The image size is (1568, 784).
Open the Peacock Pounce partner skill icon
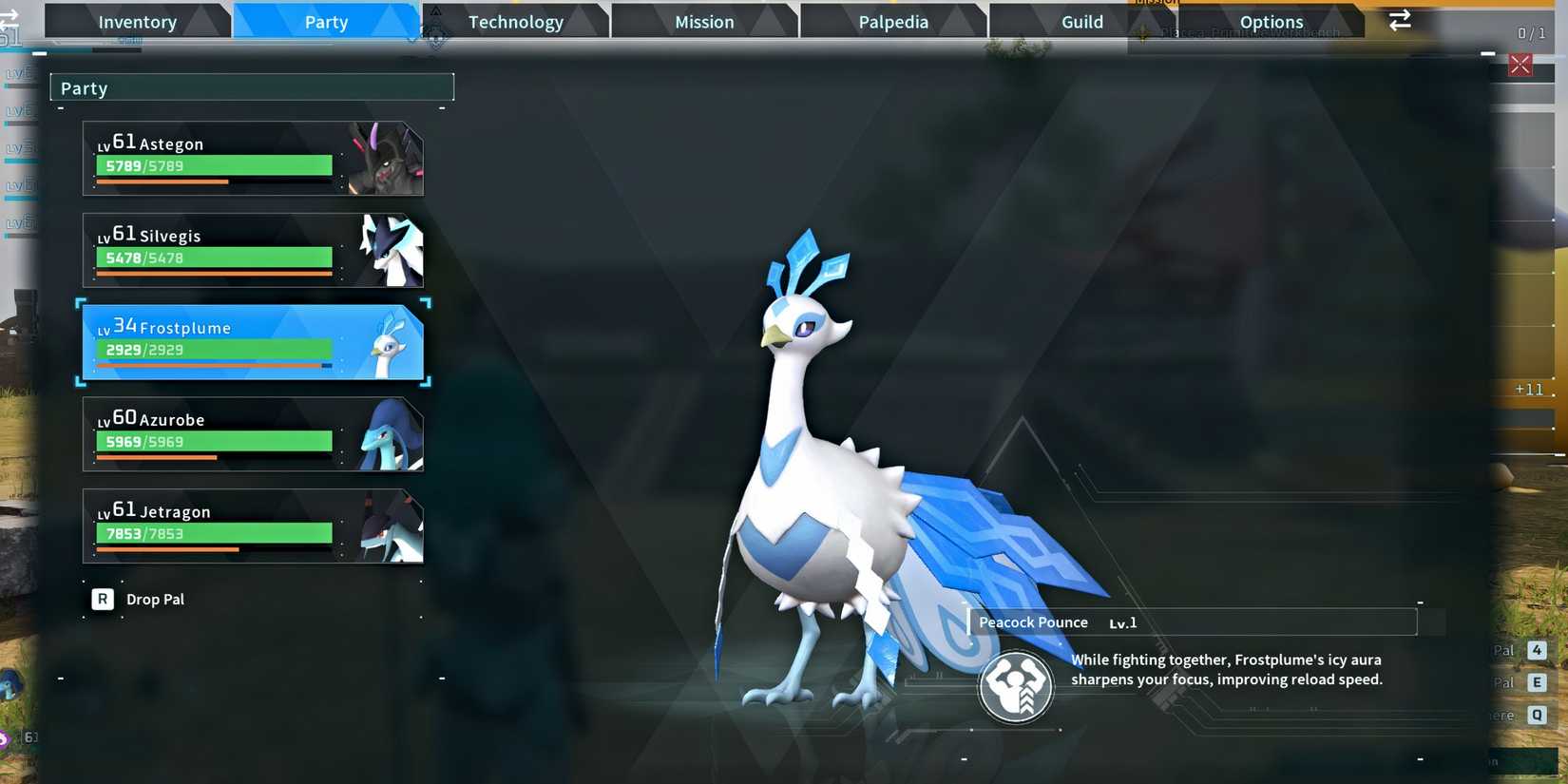(x=1017, y=686)
